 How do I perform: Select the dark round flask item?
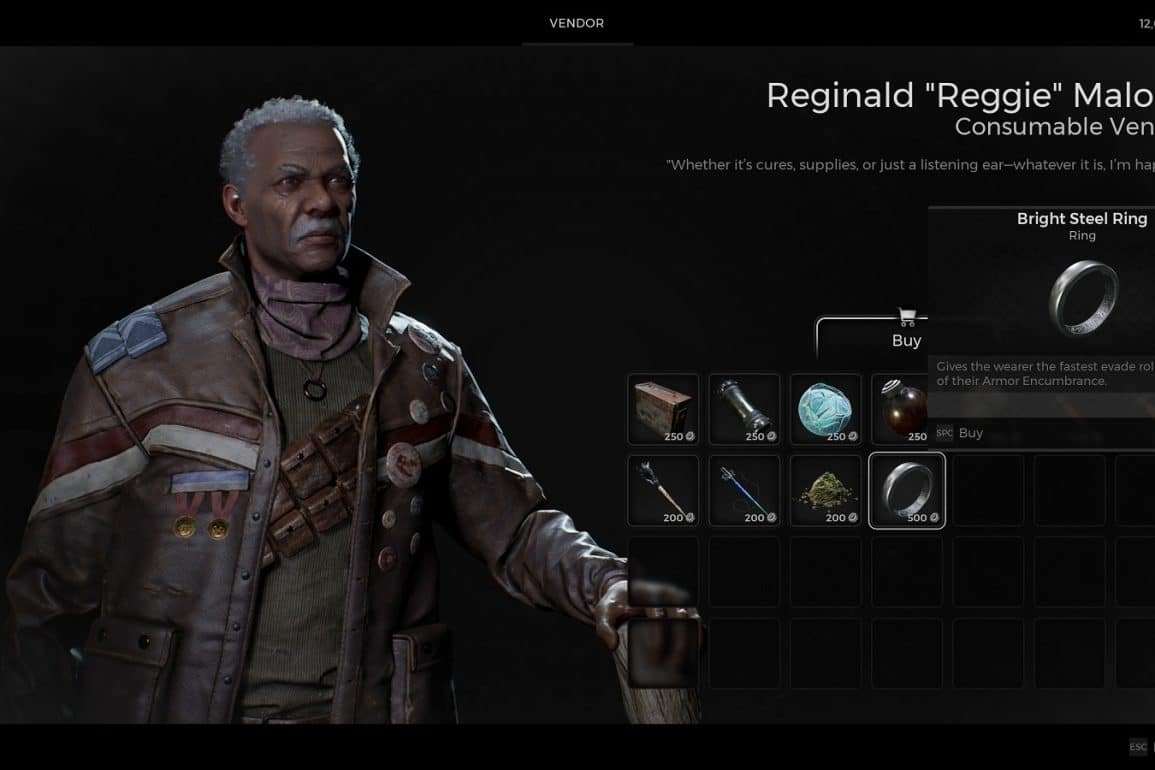tap(900, 408)
